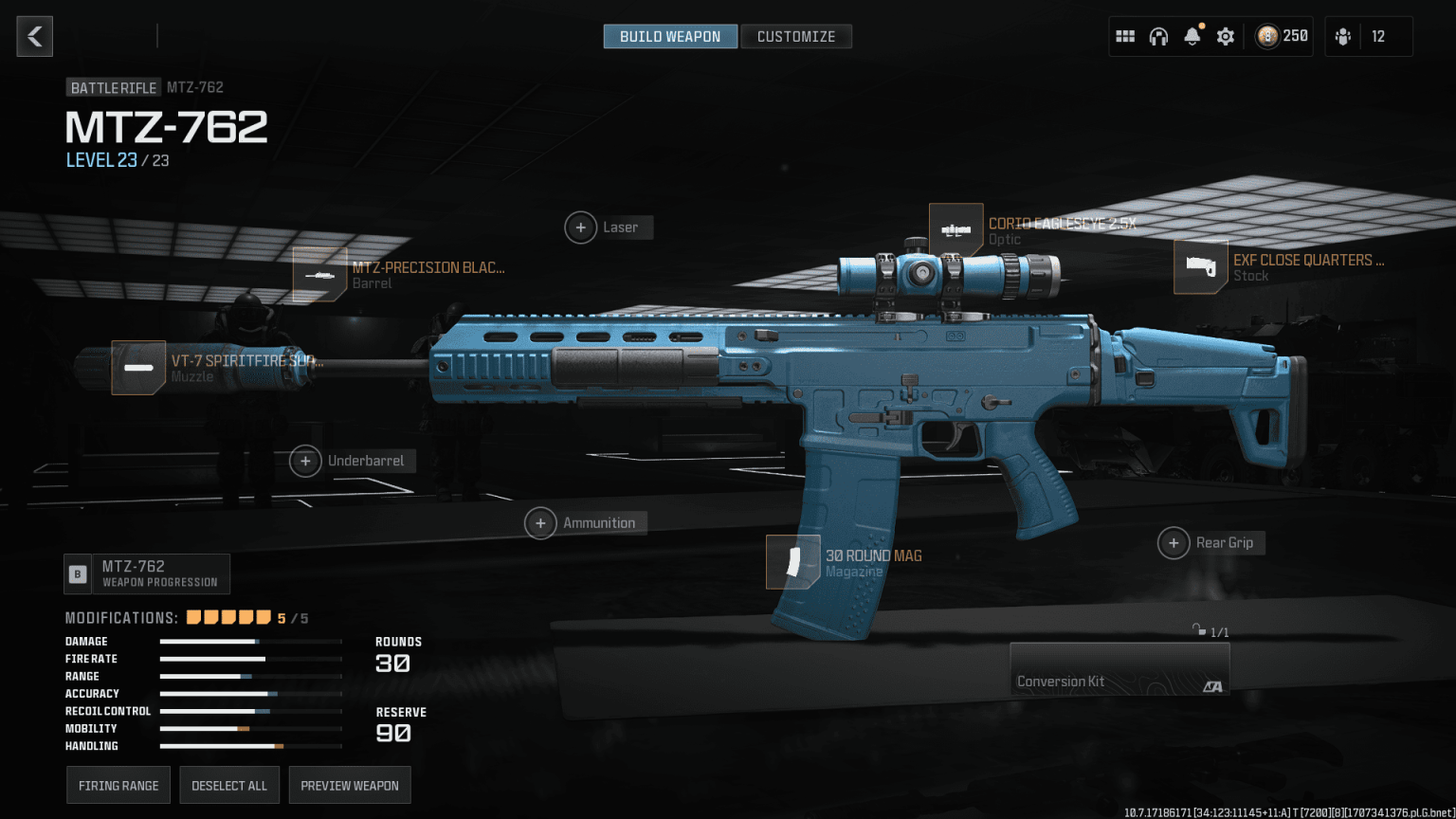Click Deselect All to remove attachments
1456x819 pixels.
[229, 785]
